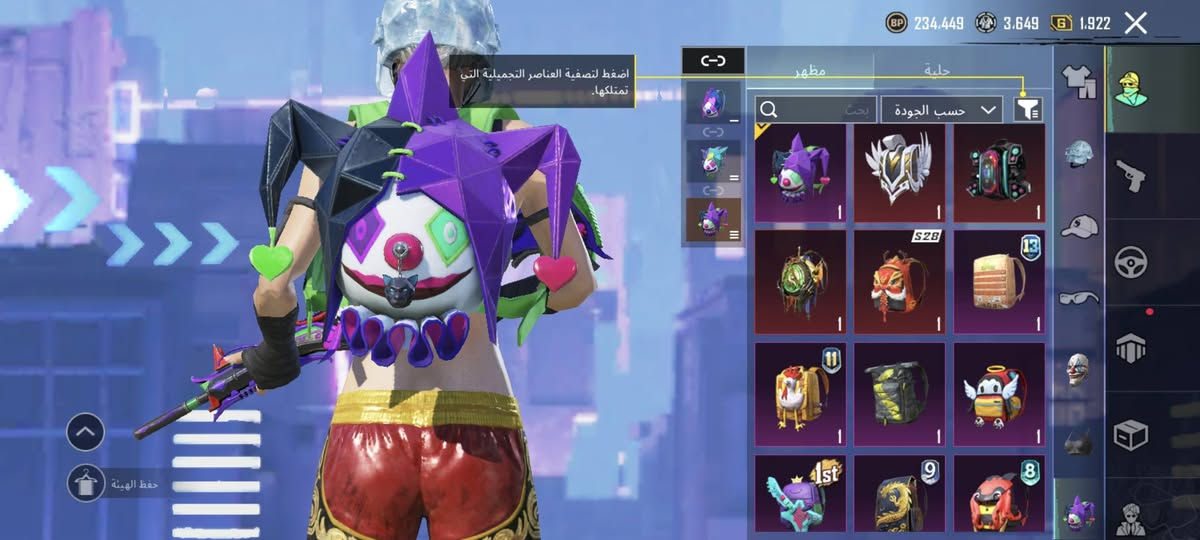Select the purple jester clown backpack
This screenshot has height=540, width=1200.
coord(799,172)
